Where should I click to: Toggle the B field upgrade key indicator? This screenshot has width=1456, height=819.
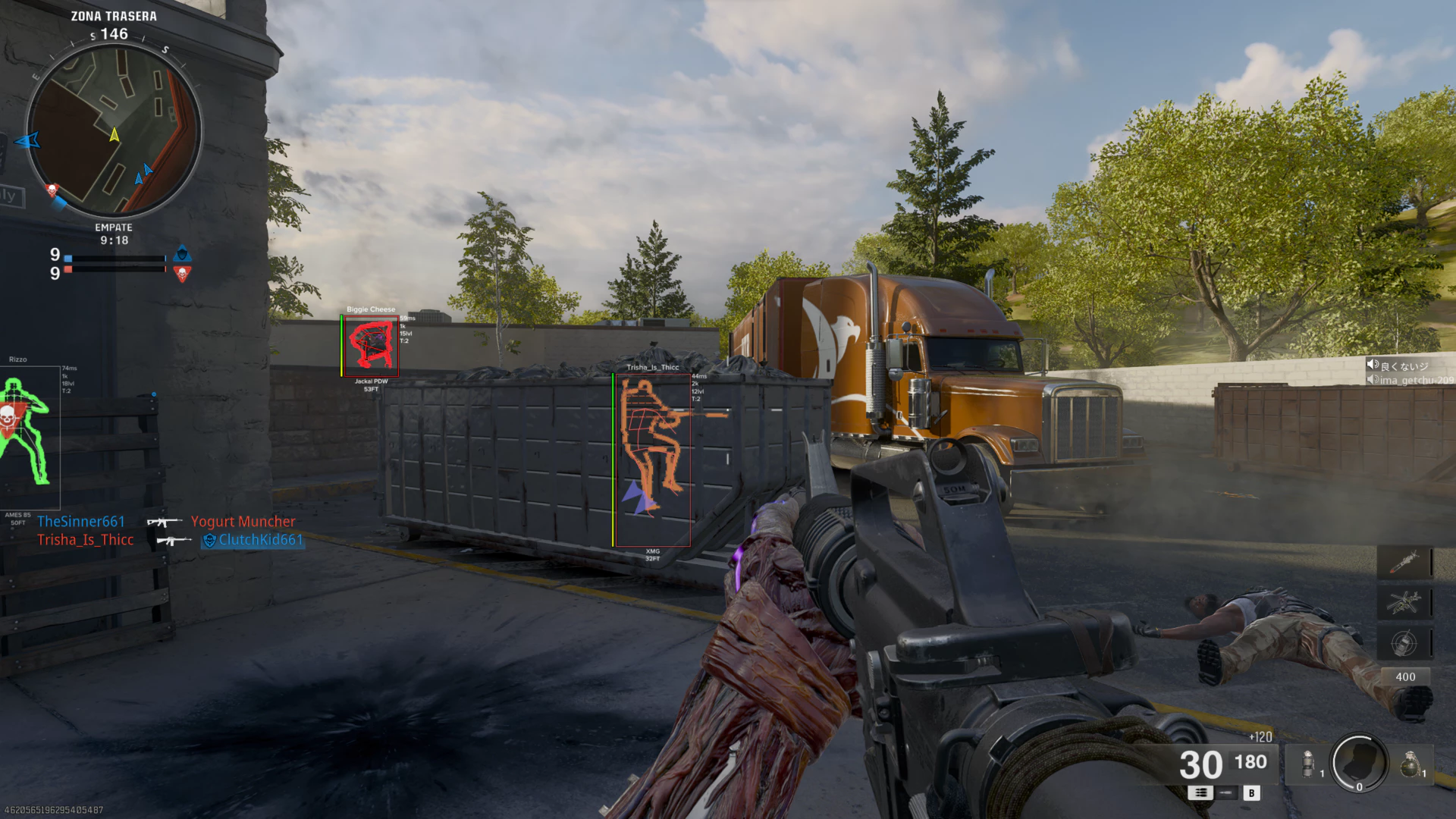point(1252,794)
